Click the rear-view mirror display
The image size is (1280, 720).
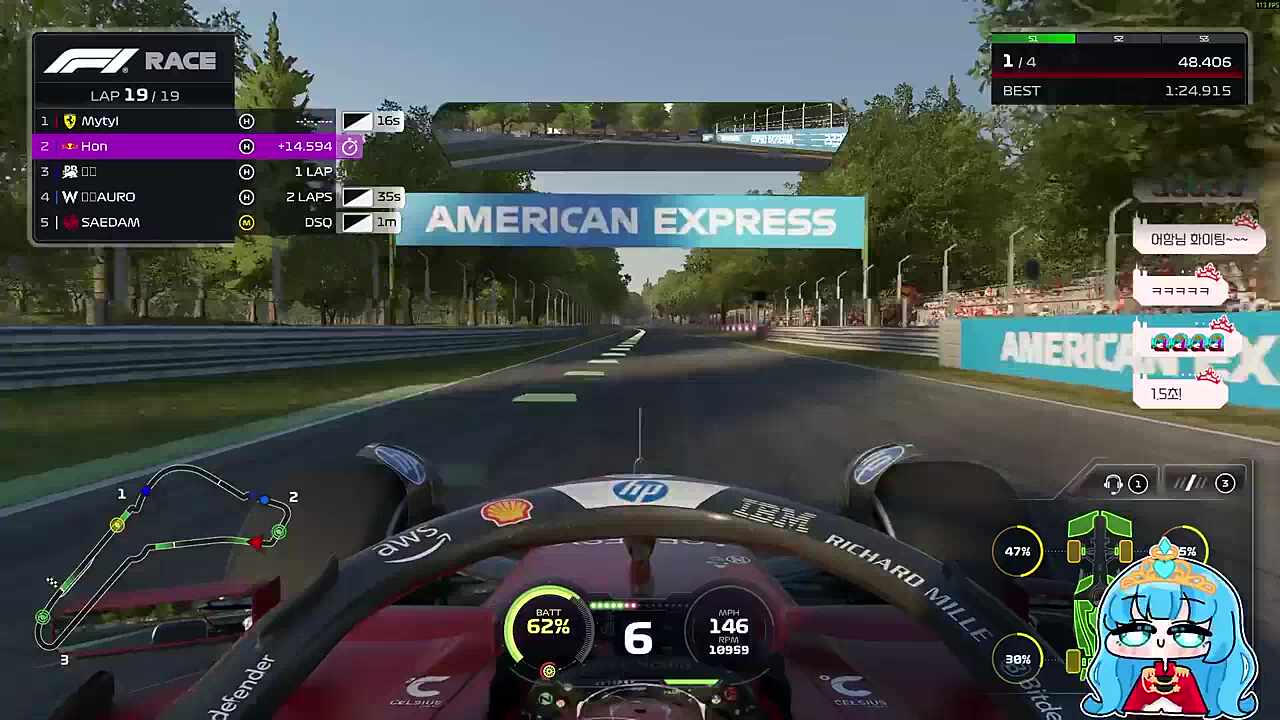640,135
